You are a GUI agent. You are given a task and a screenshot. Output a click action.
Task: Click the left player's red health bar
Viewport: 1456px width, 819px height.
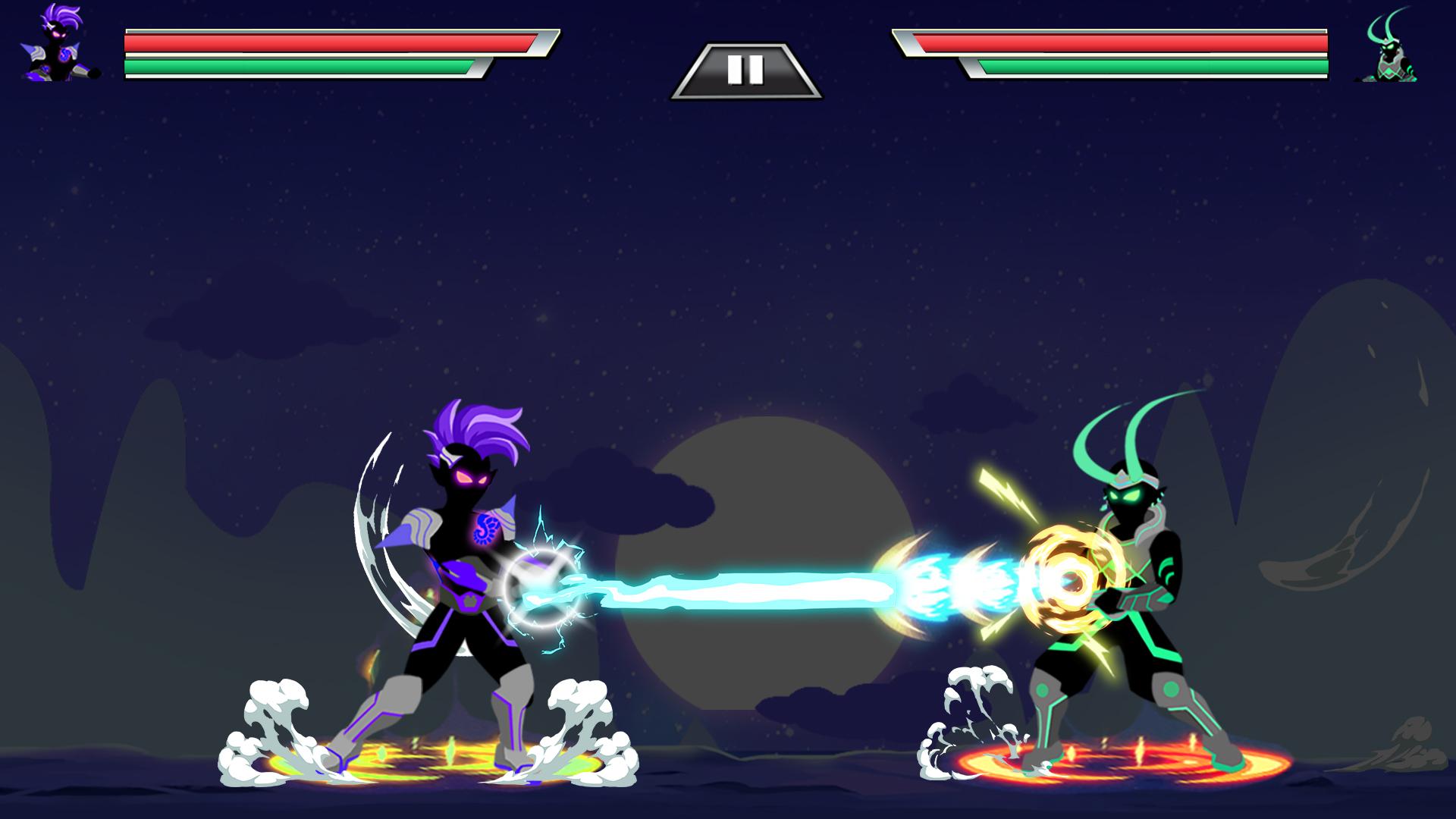point(326,42)
